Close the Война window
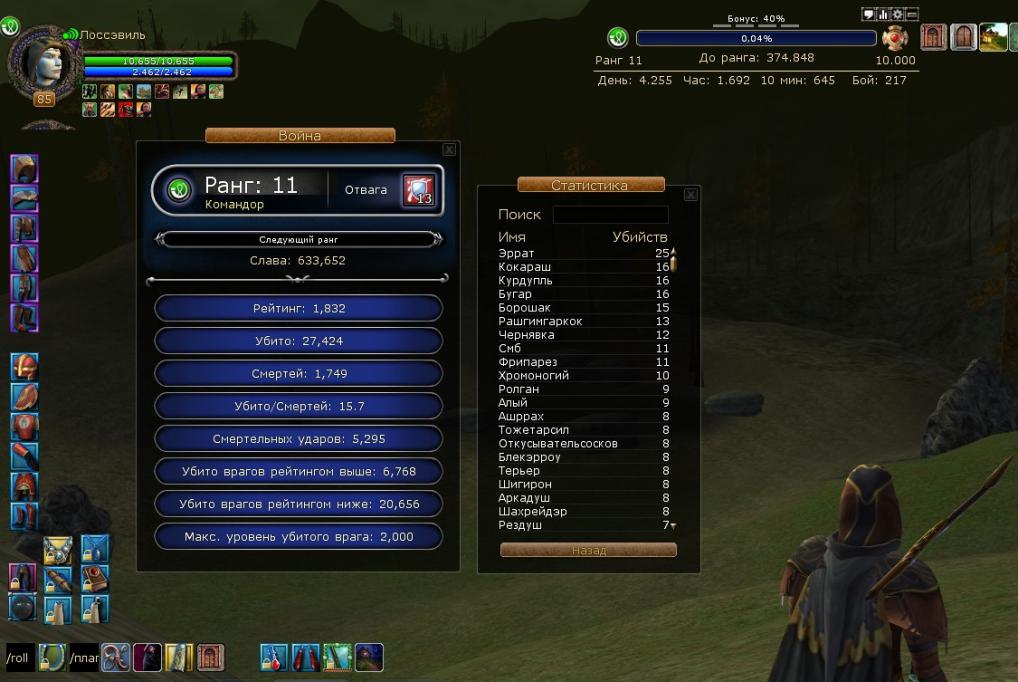The height and width of the screenshot is (682, 1018). pos(449,149)
